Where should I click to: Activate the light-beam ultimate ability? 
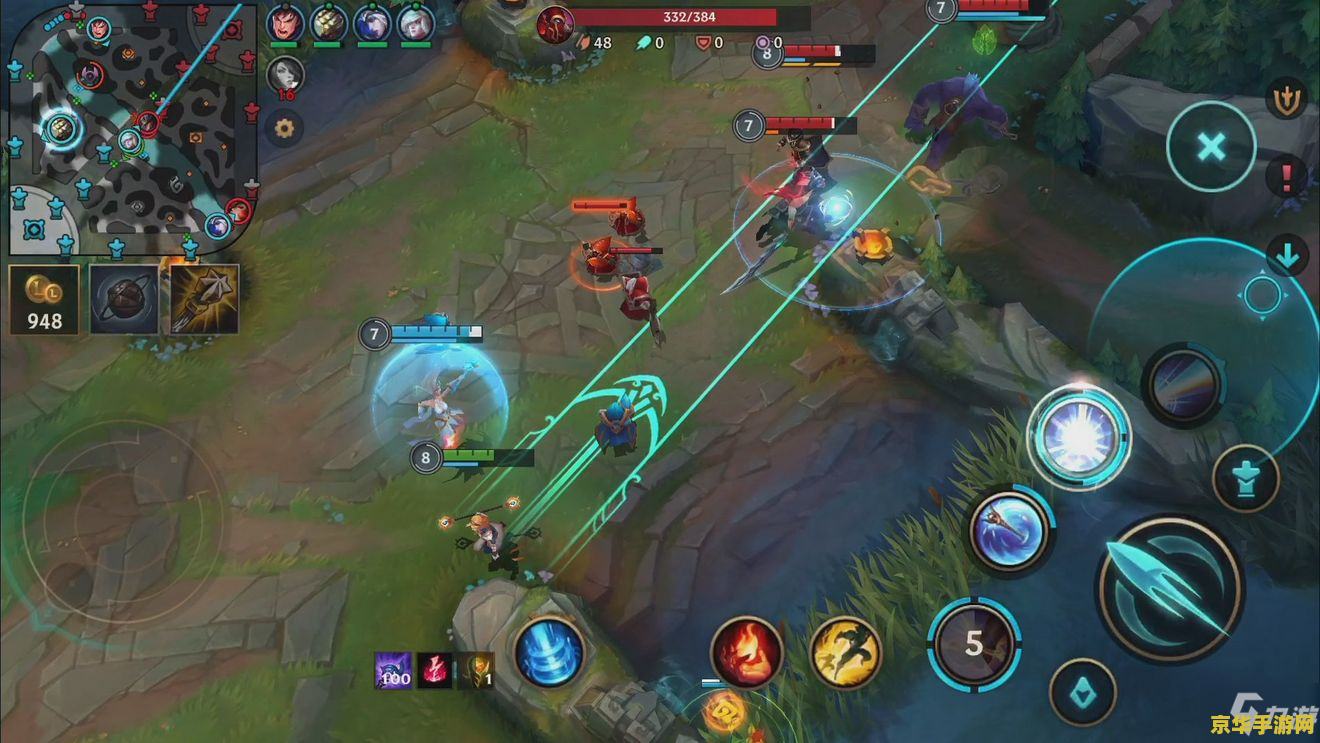1184,385
